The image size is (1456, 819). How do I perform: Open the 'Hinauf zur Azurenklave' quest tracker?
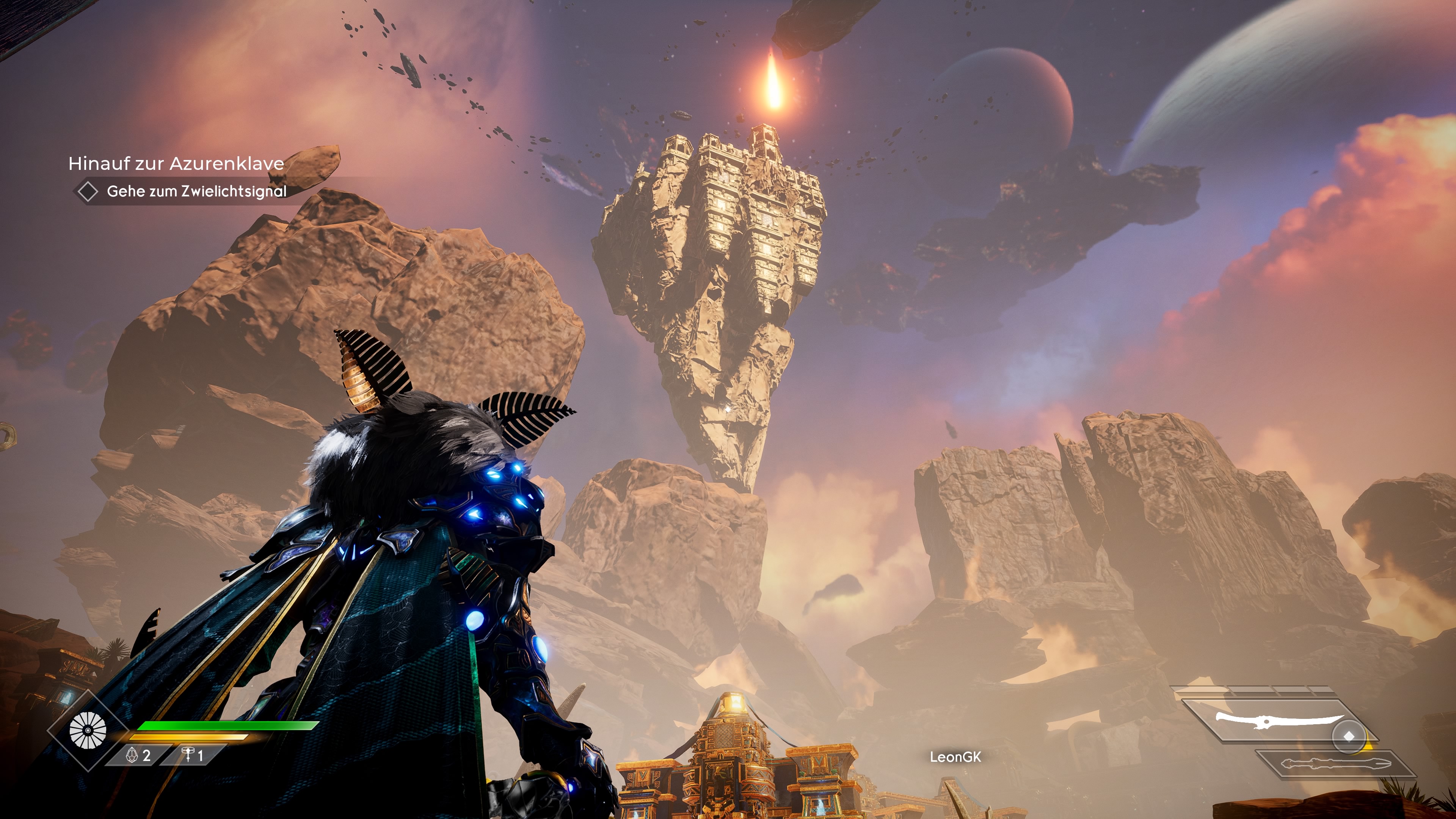pos(176,163)
